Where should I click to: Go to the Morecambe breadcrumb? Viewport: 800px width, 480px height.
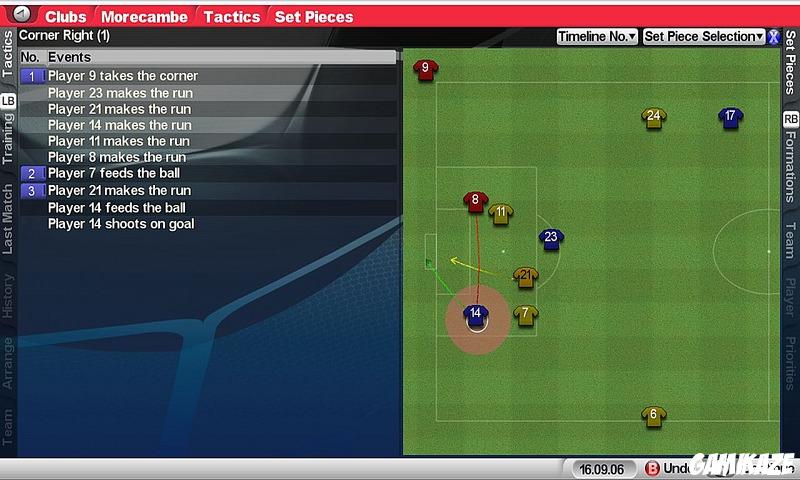145,17
